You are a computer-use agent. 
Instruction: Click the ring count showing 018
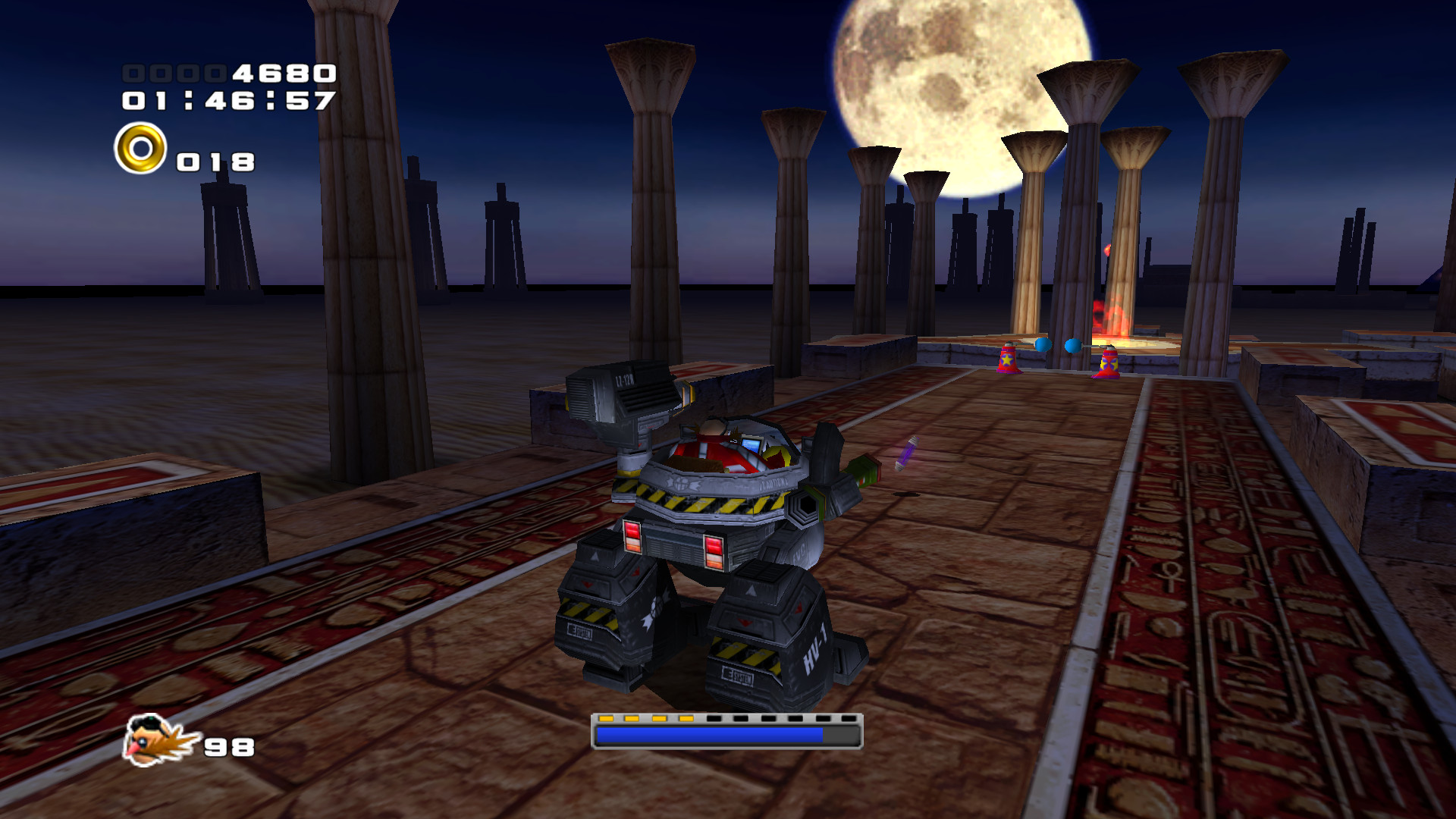[x=216, y=161]
